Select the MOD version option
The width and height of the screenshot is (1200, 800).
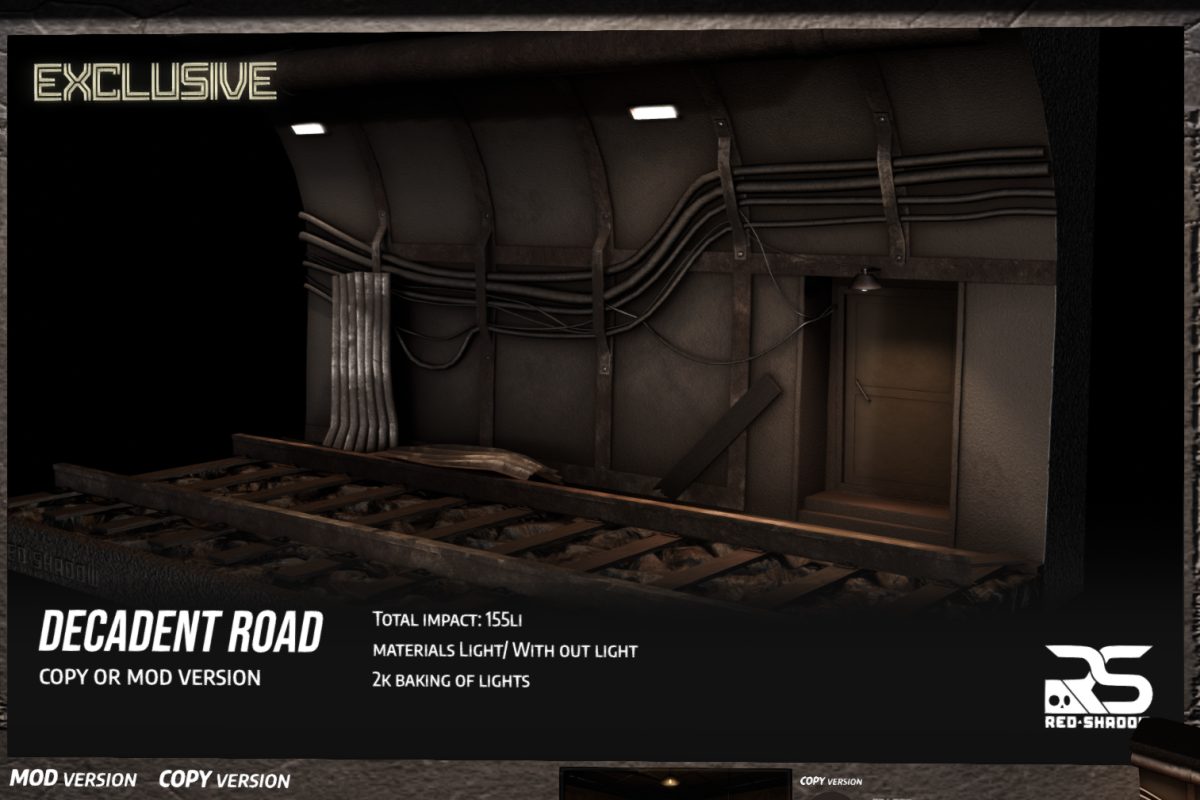tap(73, 778)
